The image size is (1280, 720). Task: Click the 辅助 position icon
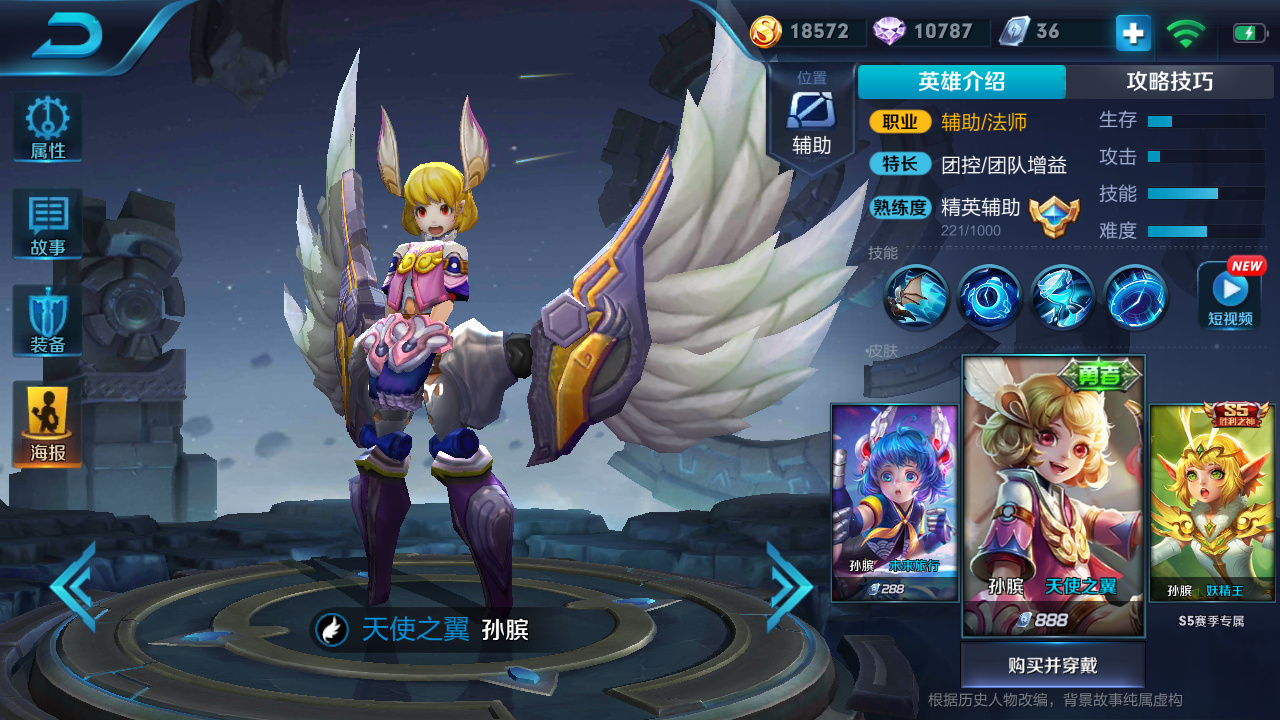click(x=812, y=110)
